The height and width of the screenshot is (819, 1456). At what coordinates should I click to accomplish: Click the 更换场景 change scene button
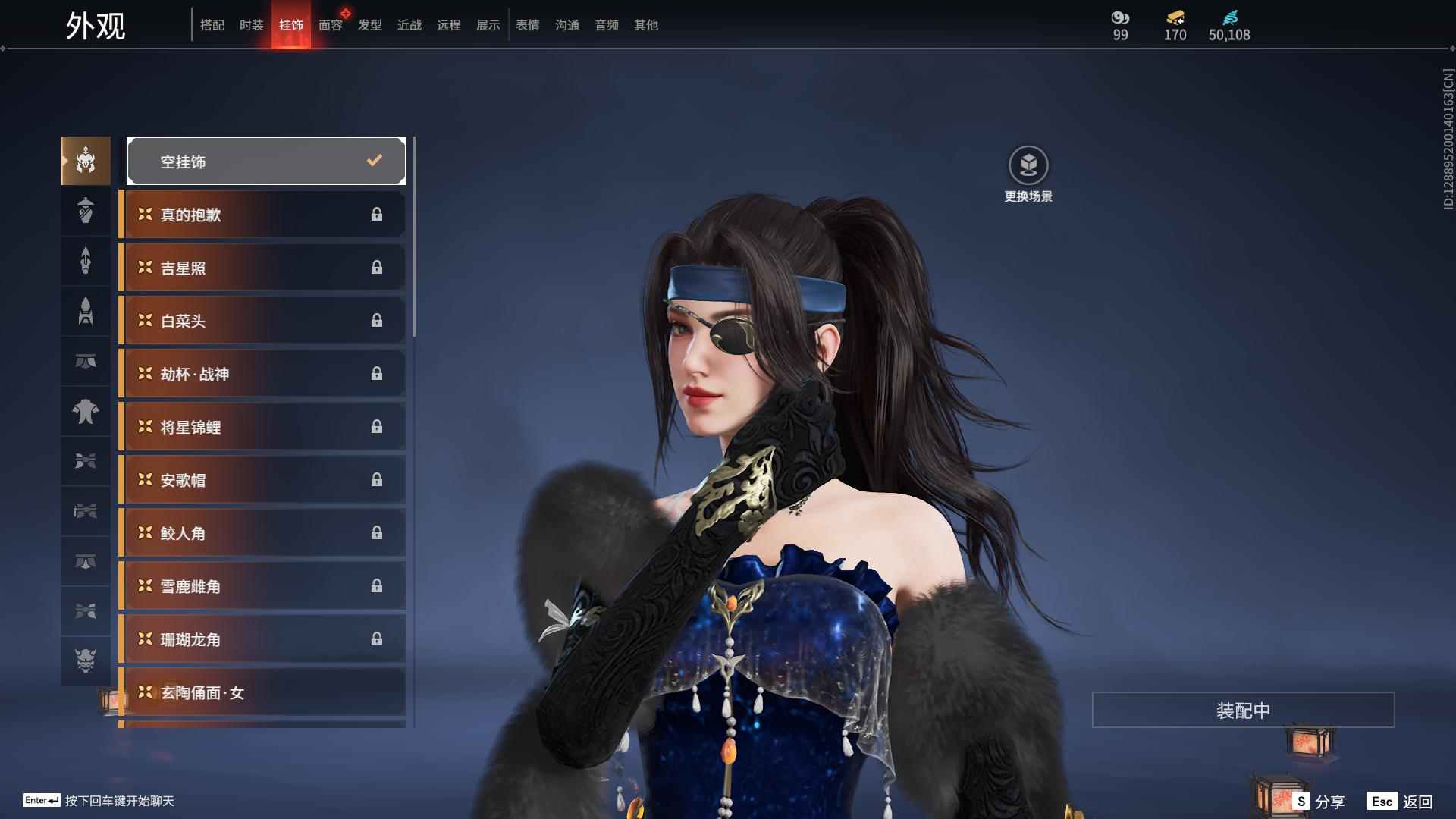(1028, 174)
